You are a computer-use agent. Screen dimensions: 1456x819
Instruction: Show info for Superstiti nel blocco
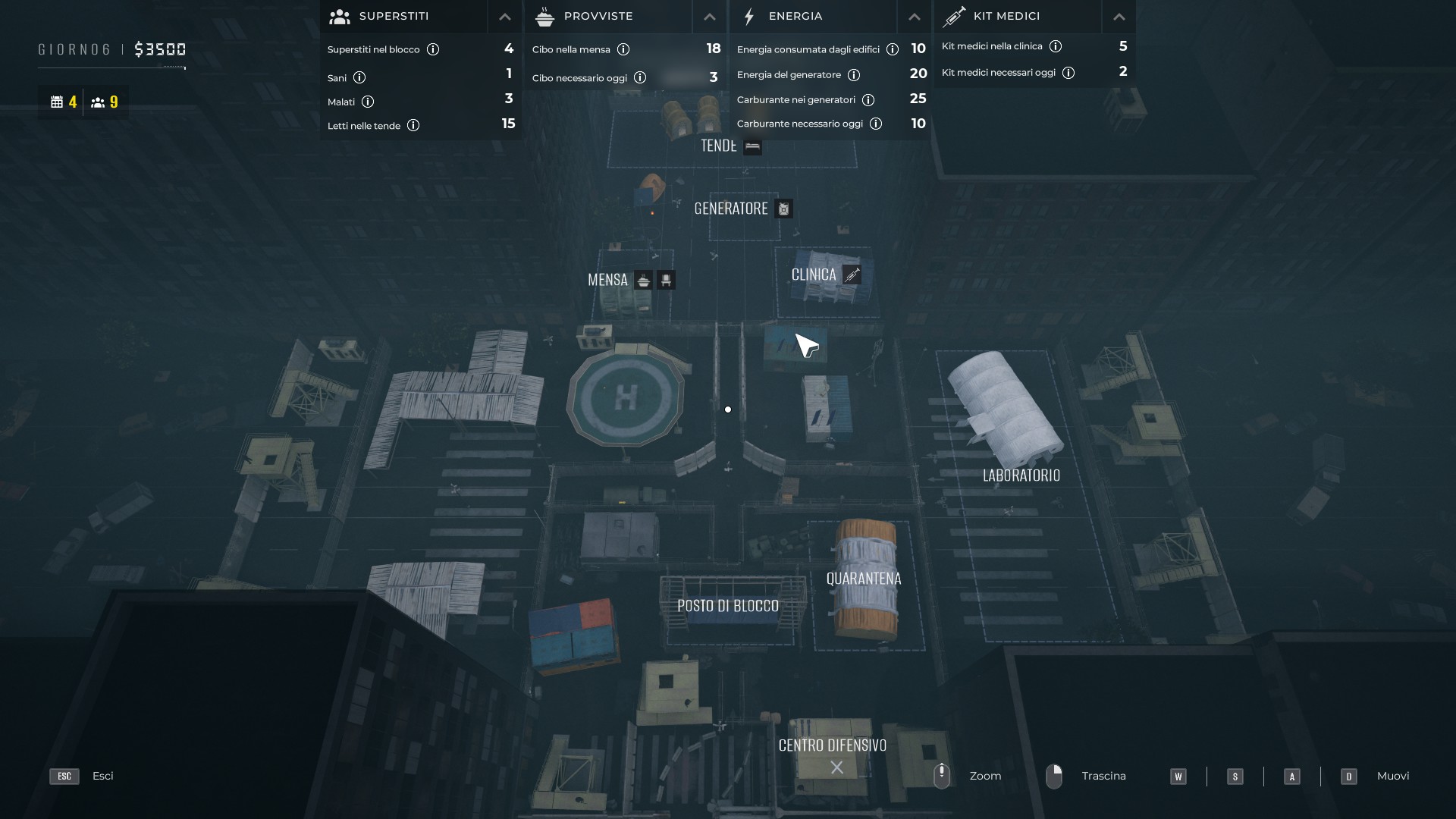click(x=433, y=49)
